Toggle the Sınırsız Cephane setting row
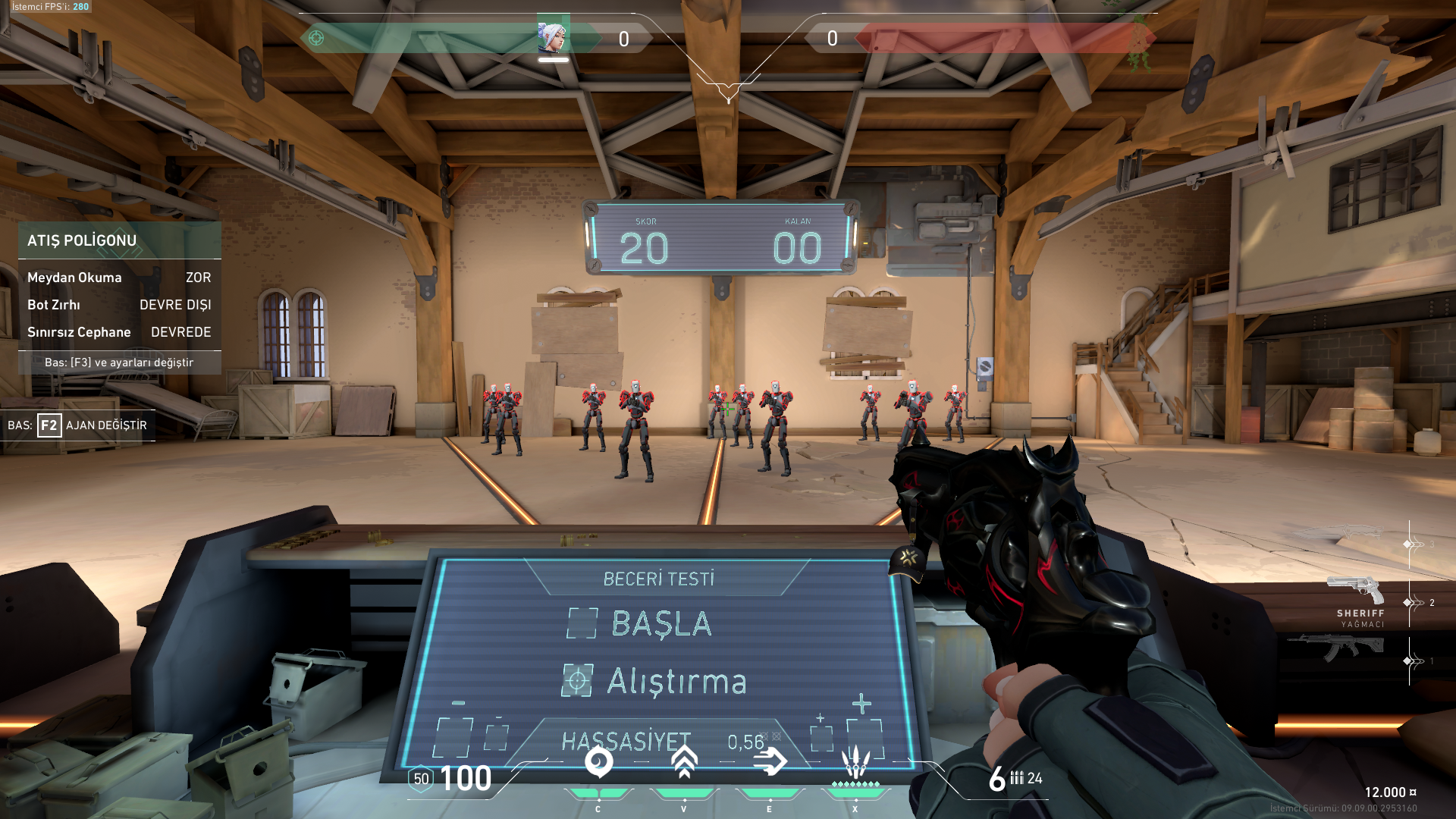The image size is (1456, 819). pos(119,332)
